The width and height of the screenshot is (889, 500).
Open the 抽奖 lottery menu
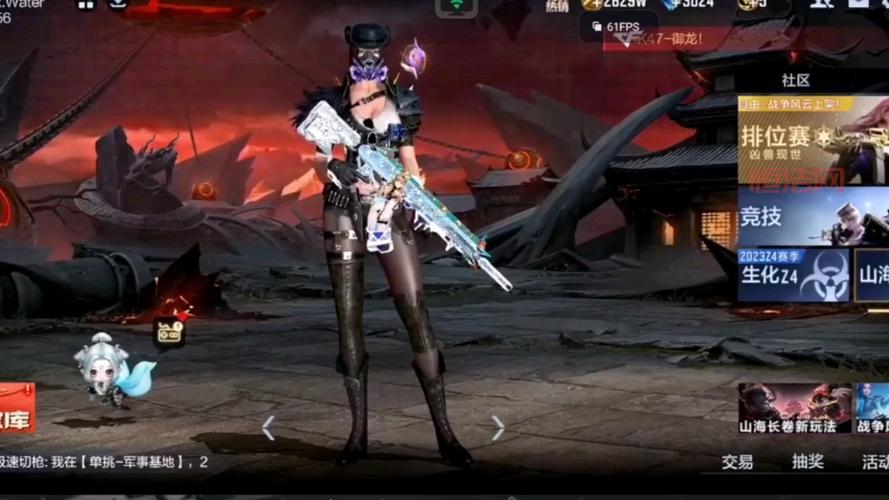[808, 462]
